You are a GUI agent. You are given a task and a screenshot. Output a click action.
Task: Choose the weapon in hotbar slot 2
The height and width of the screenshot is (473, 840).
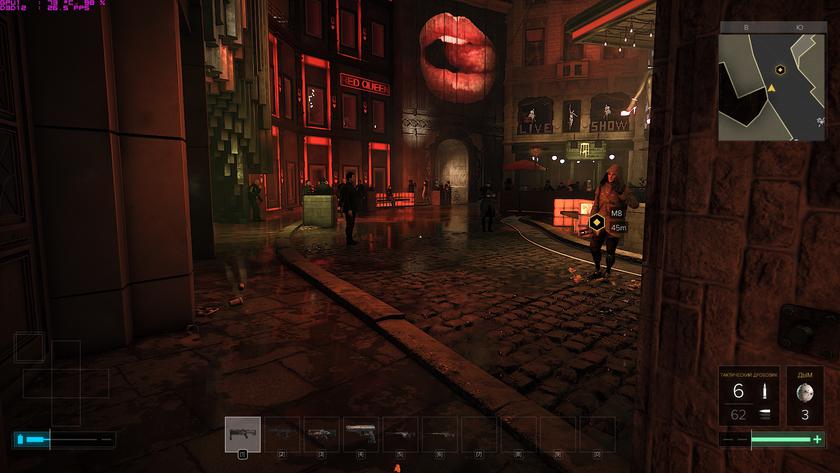[x=282, y=434]
